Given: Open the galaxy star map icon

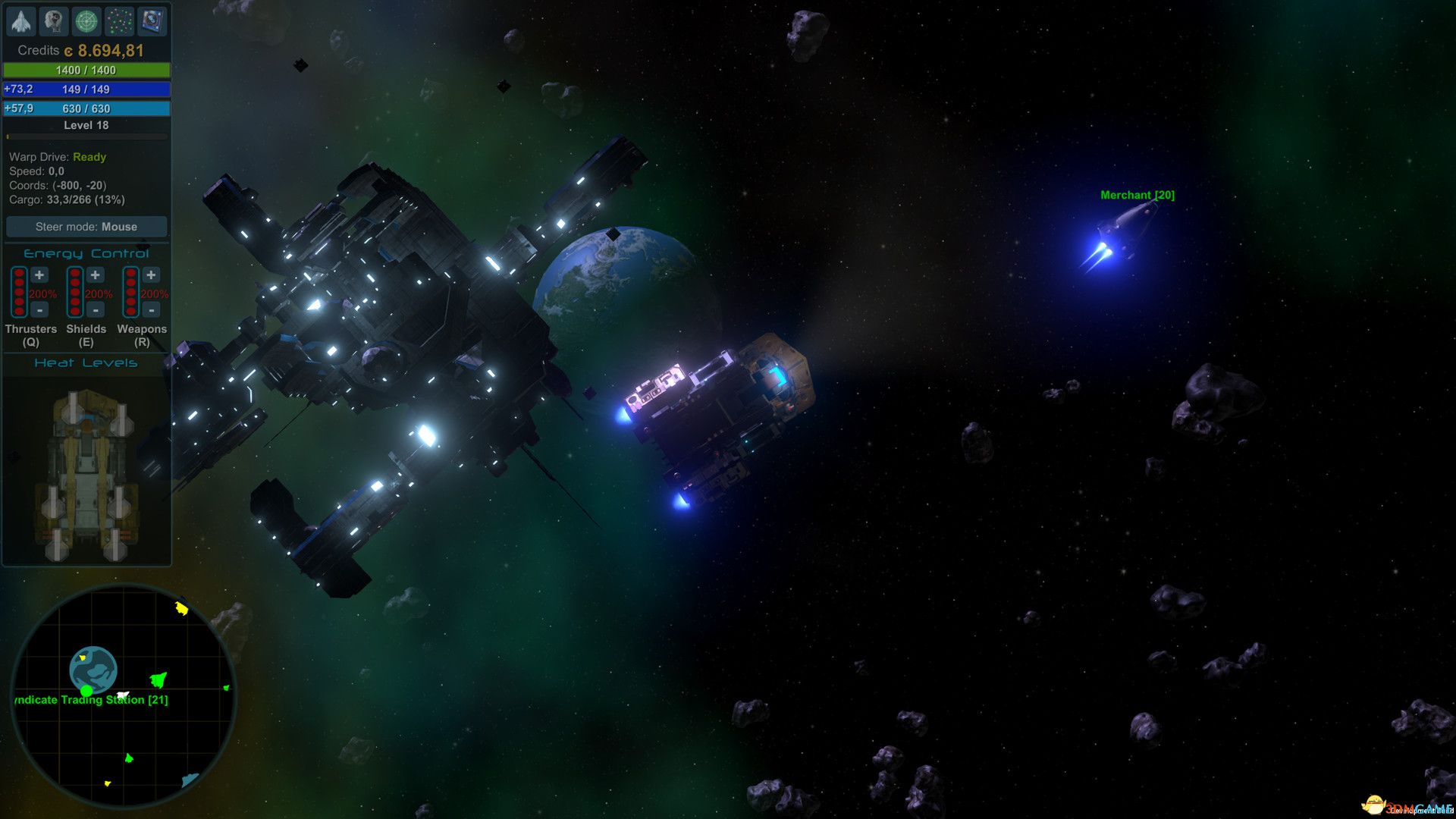Looking at the screenshot, I should (119, 21).
